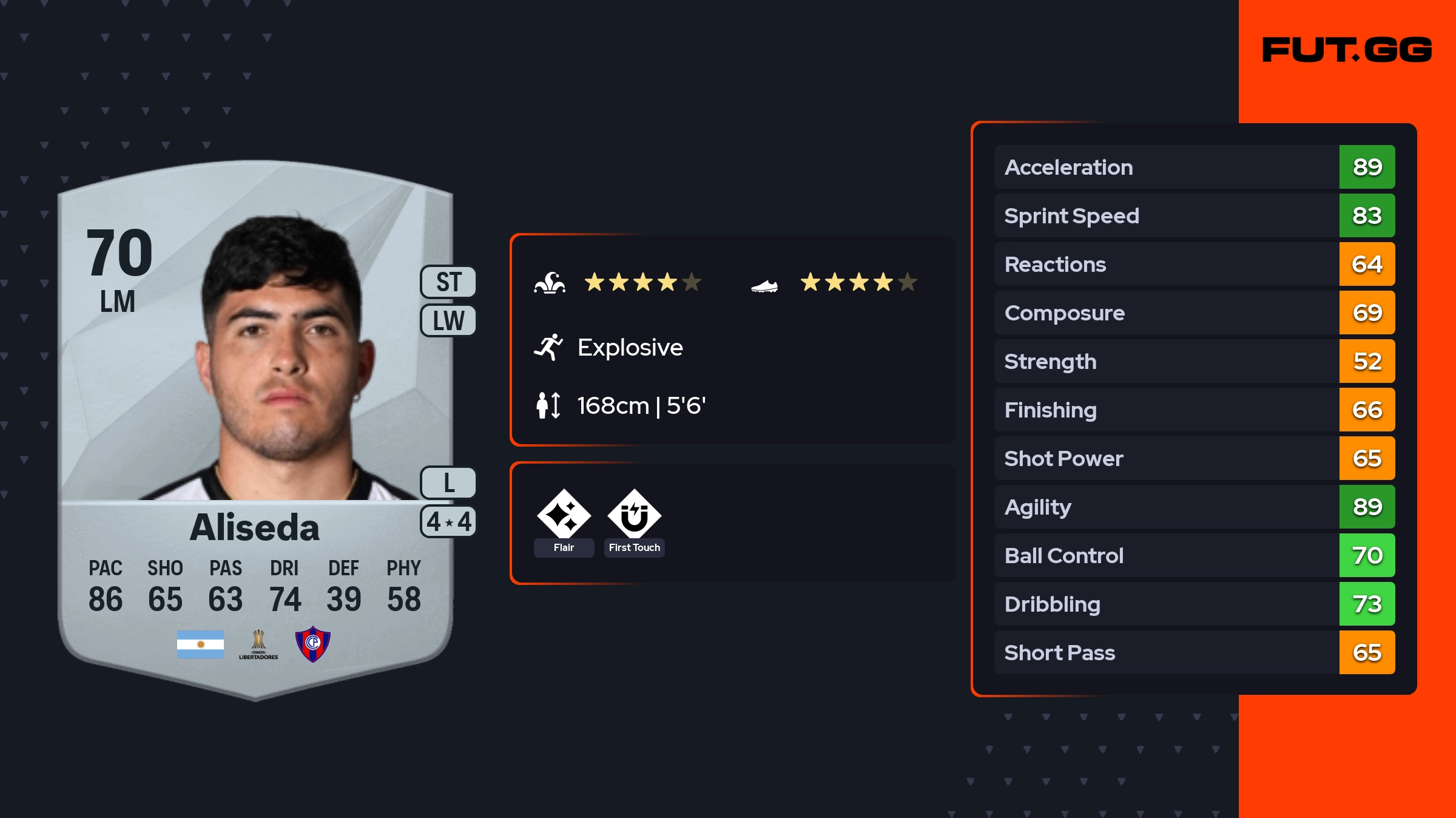Click the FUT.GG logo
Image resolution: width=1456 pixels, height=818 pixels.
pos(1347,50)
